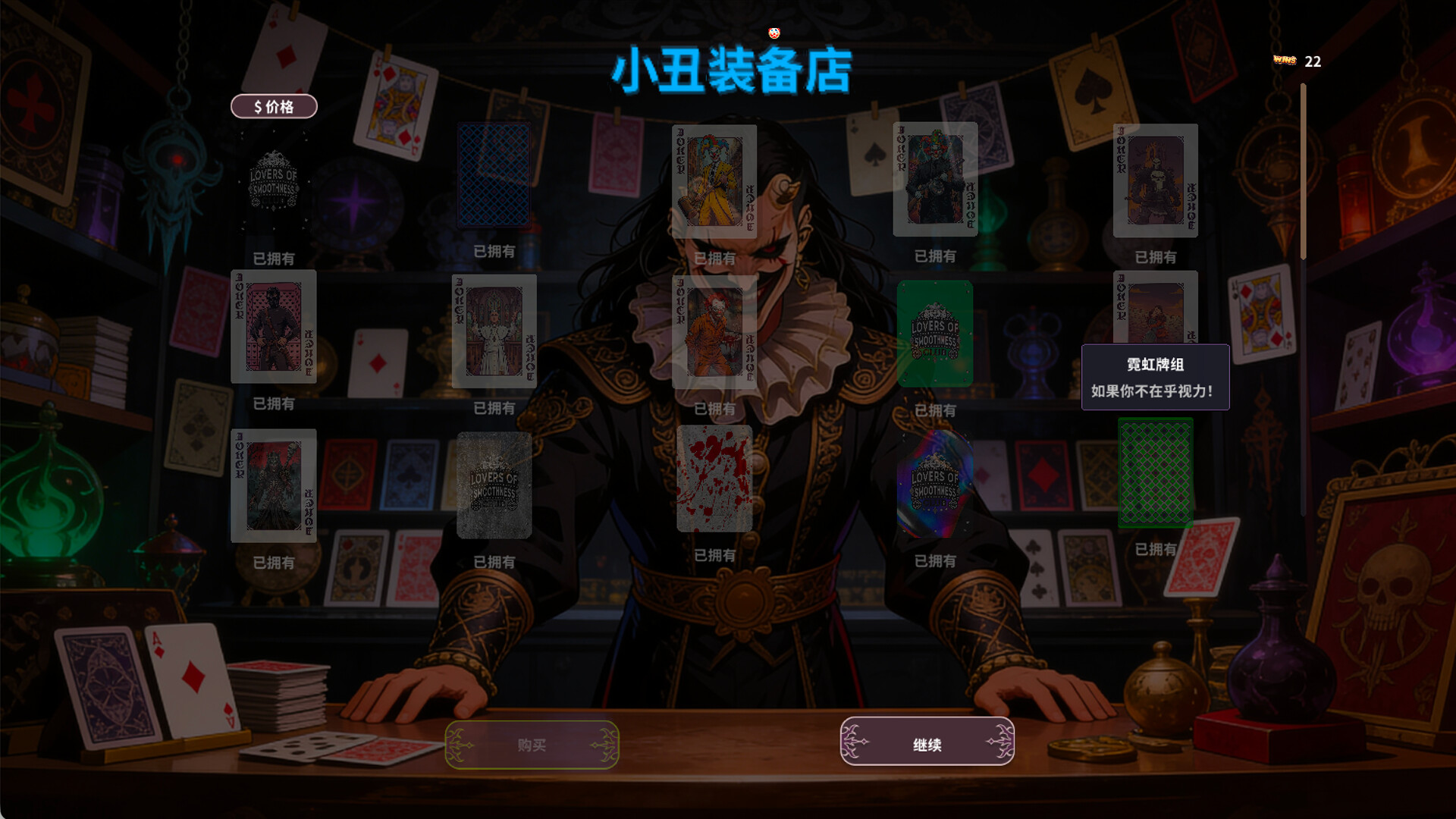
Task: Click the $价格 price label
Action: [273, 106]
